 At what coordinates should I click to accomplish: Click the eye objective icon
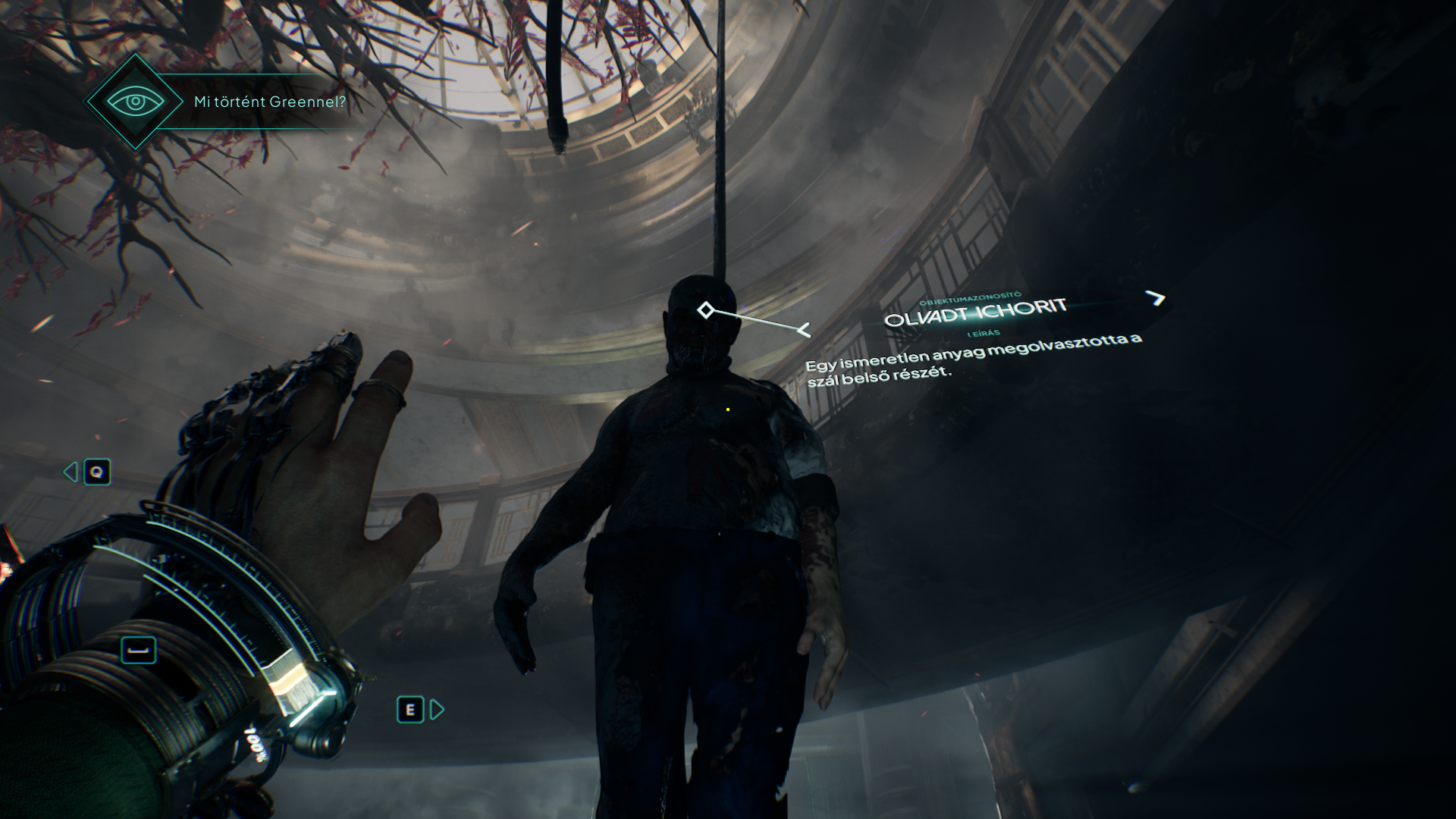[135, 102]
